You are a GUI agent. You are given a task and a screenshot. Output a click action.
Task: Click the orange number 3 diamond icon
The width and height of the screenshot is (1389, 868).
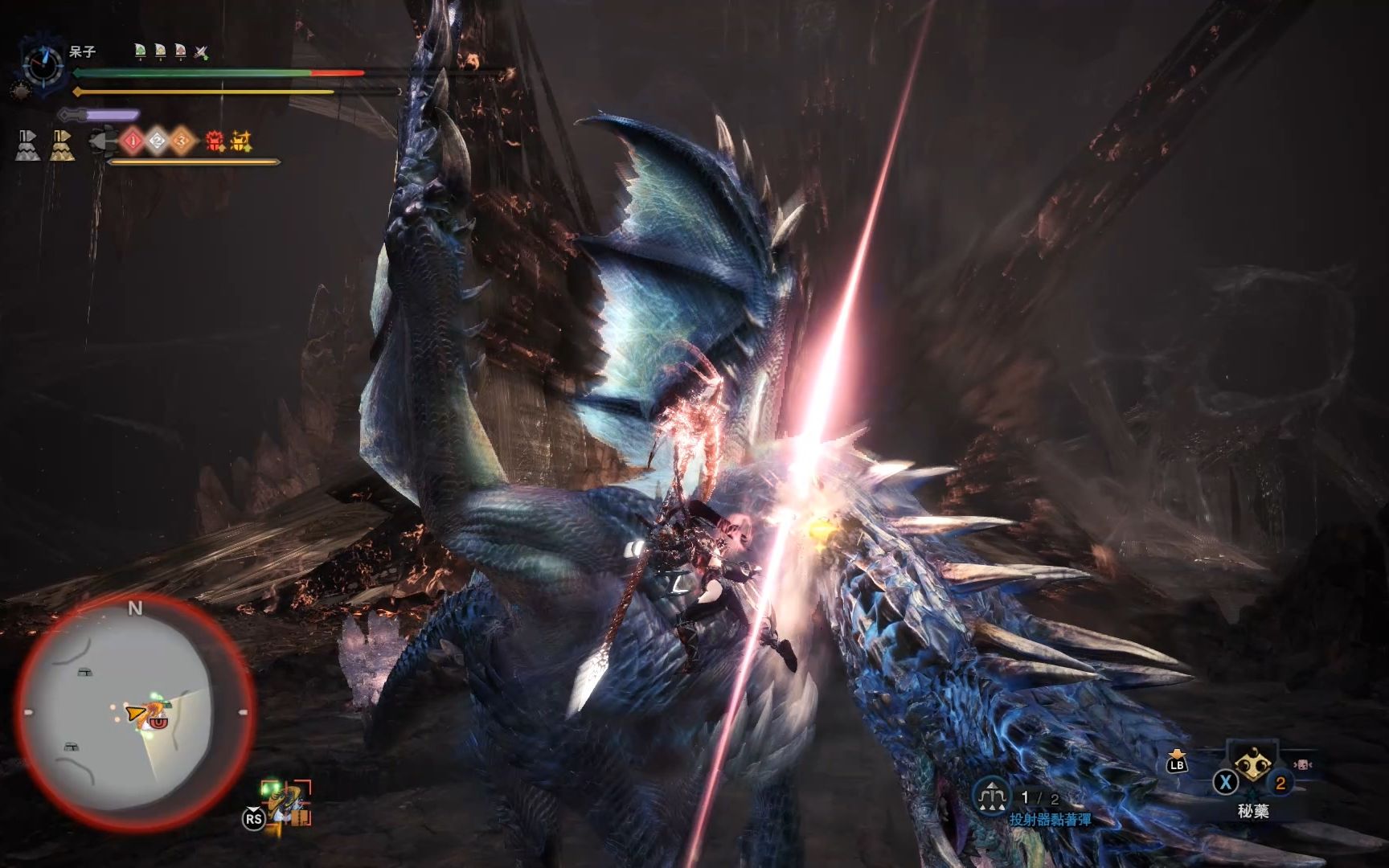coord(182,142)
